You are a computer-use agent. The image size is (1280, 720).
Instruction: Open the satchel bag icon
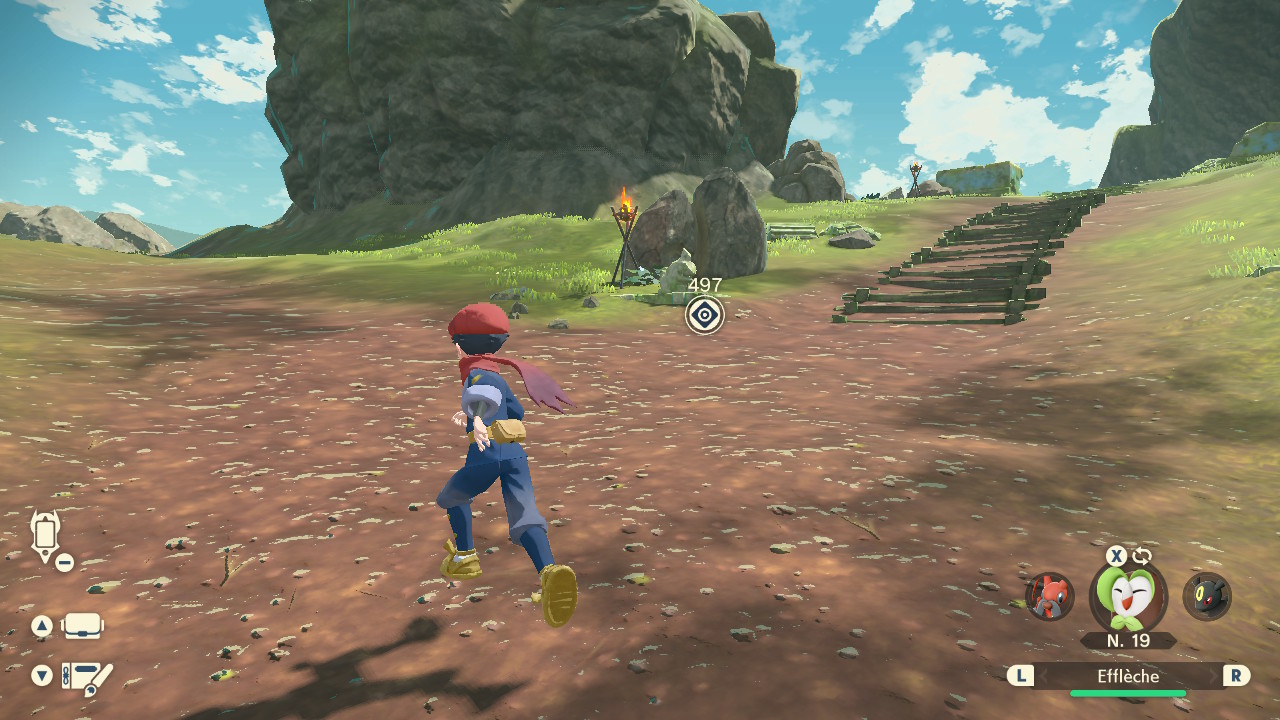click(83, 627)
